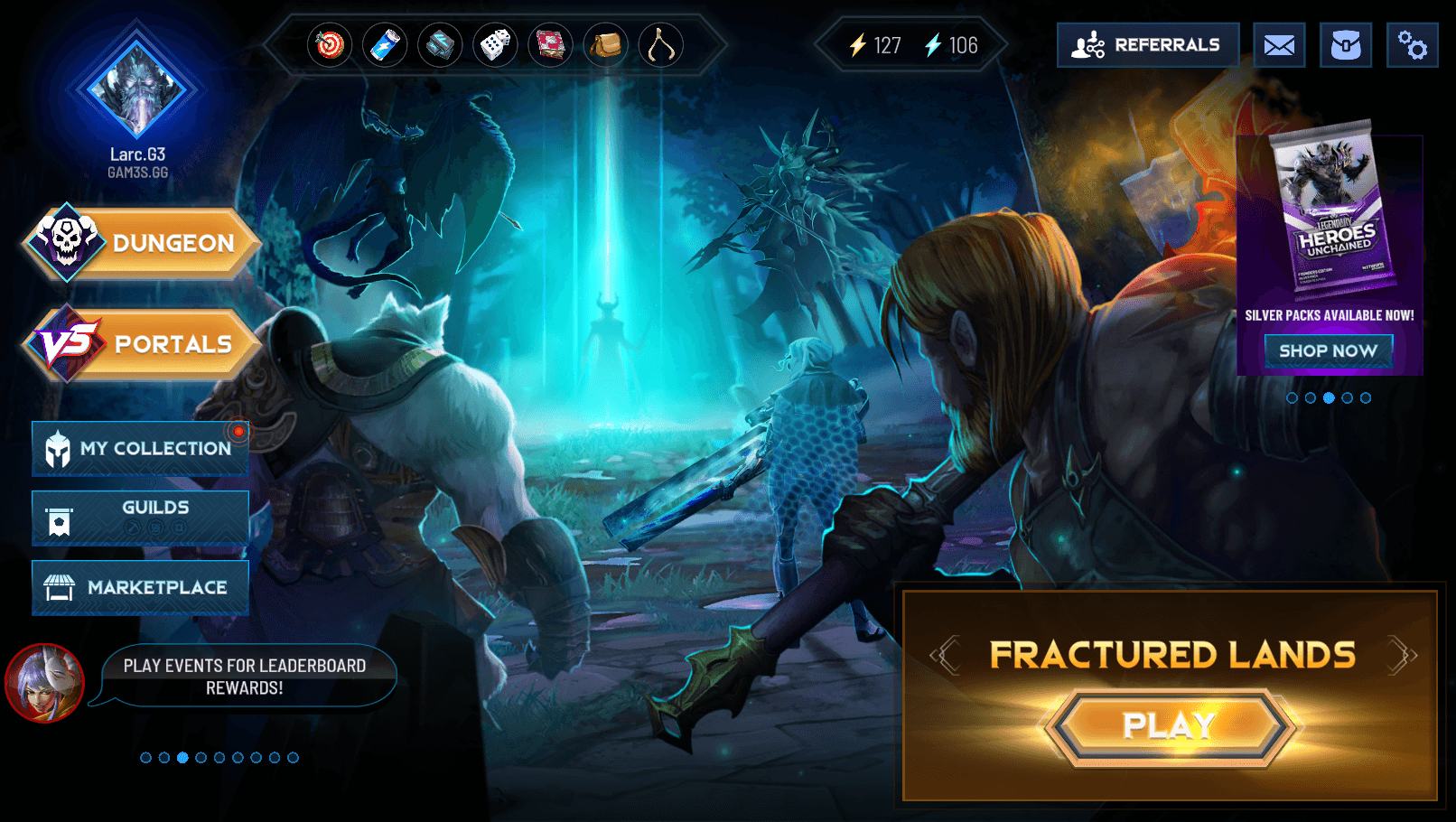Open My Collection
This screenshot has height=822, width=1456.
[x=141, y=448]
